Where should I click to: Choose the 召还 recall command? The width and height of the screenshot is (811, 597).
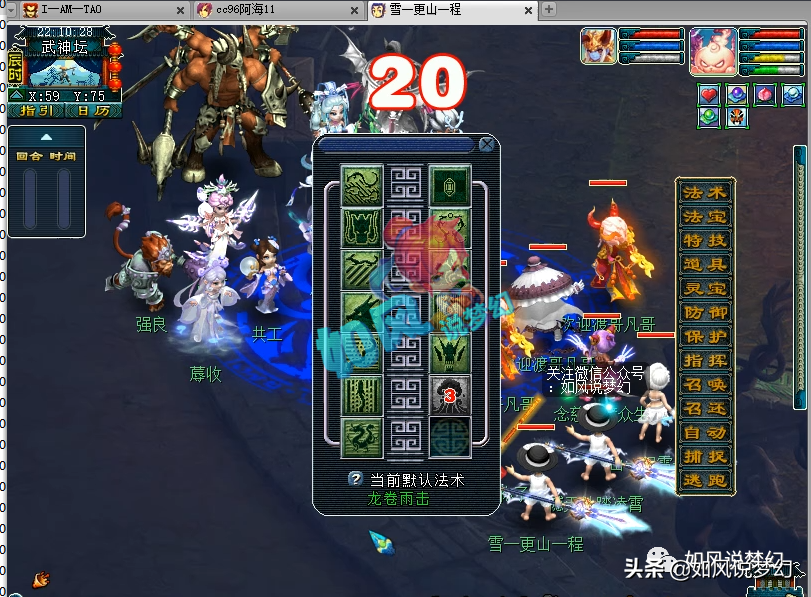(704, 409)
